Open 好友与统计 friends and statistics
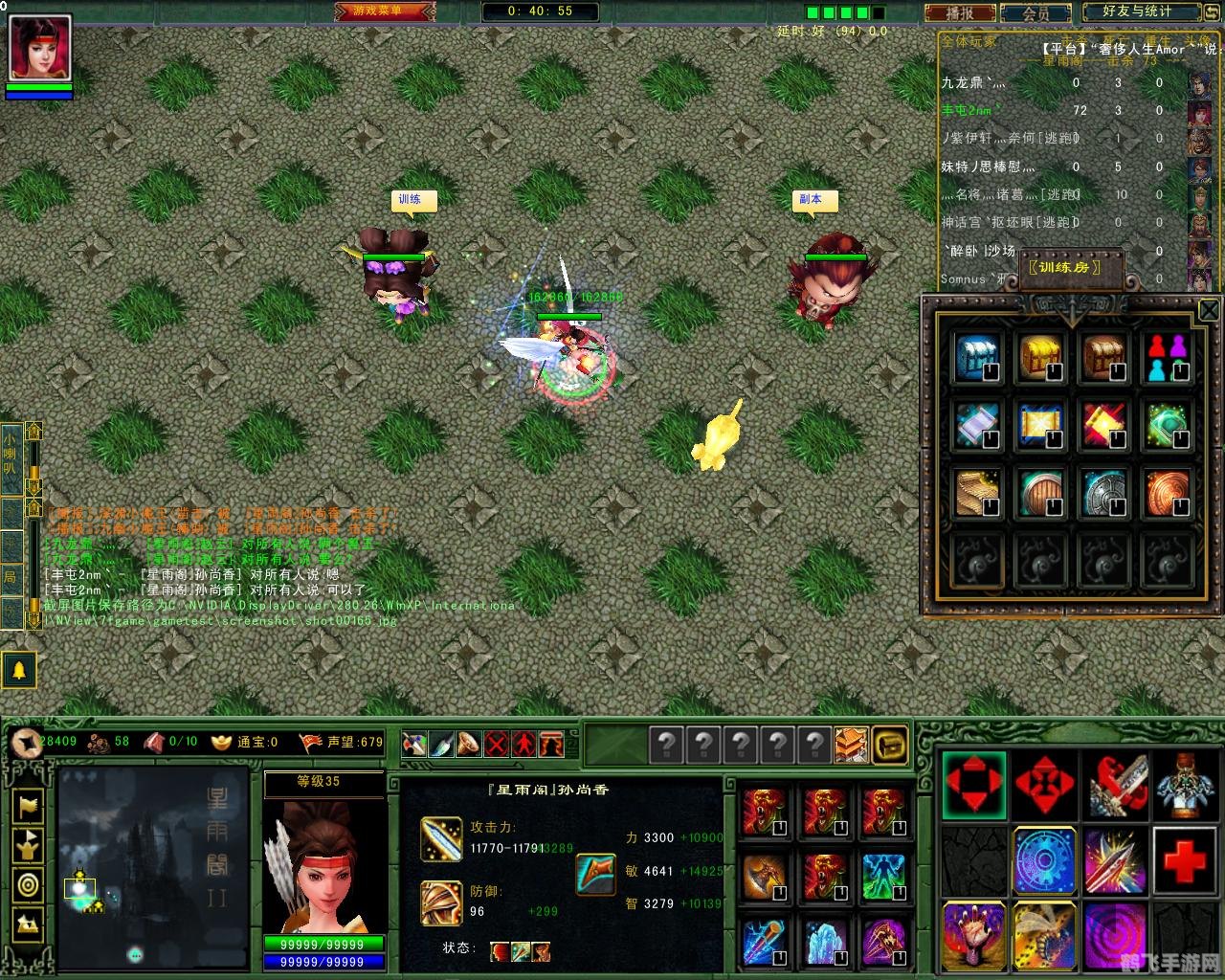This screenshot has width=1225, height=980. [1139, 13]
